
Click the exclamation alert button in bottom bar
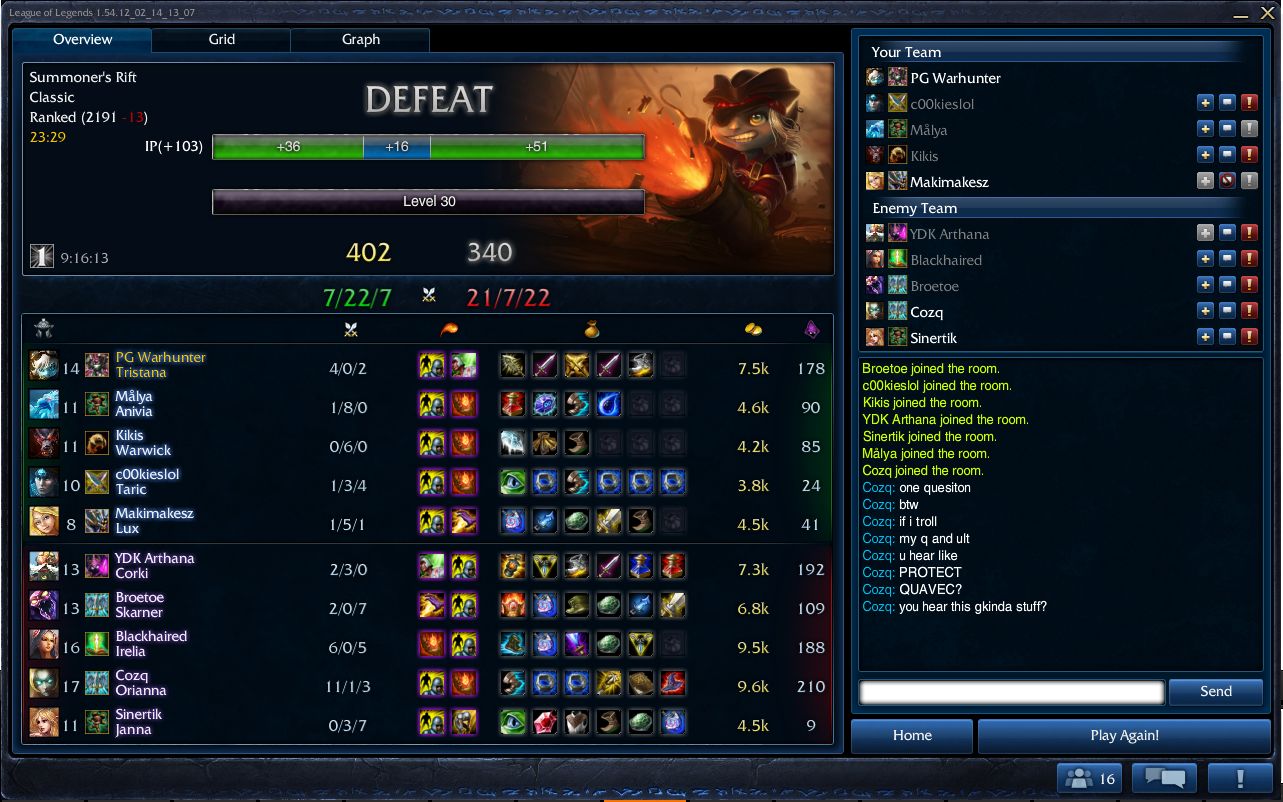[1239, 778]
